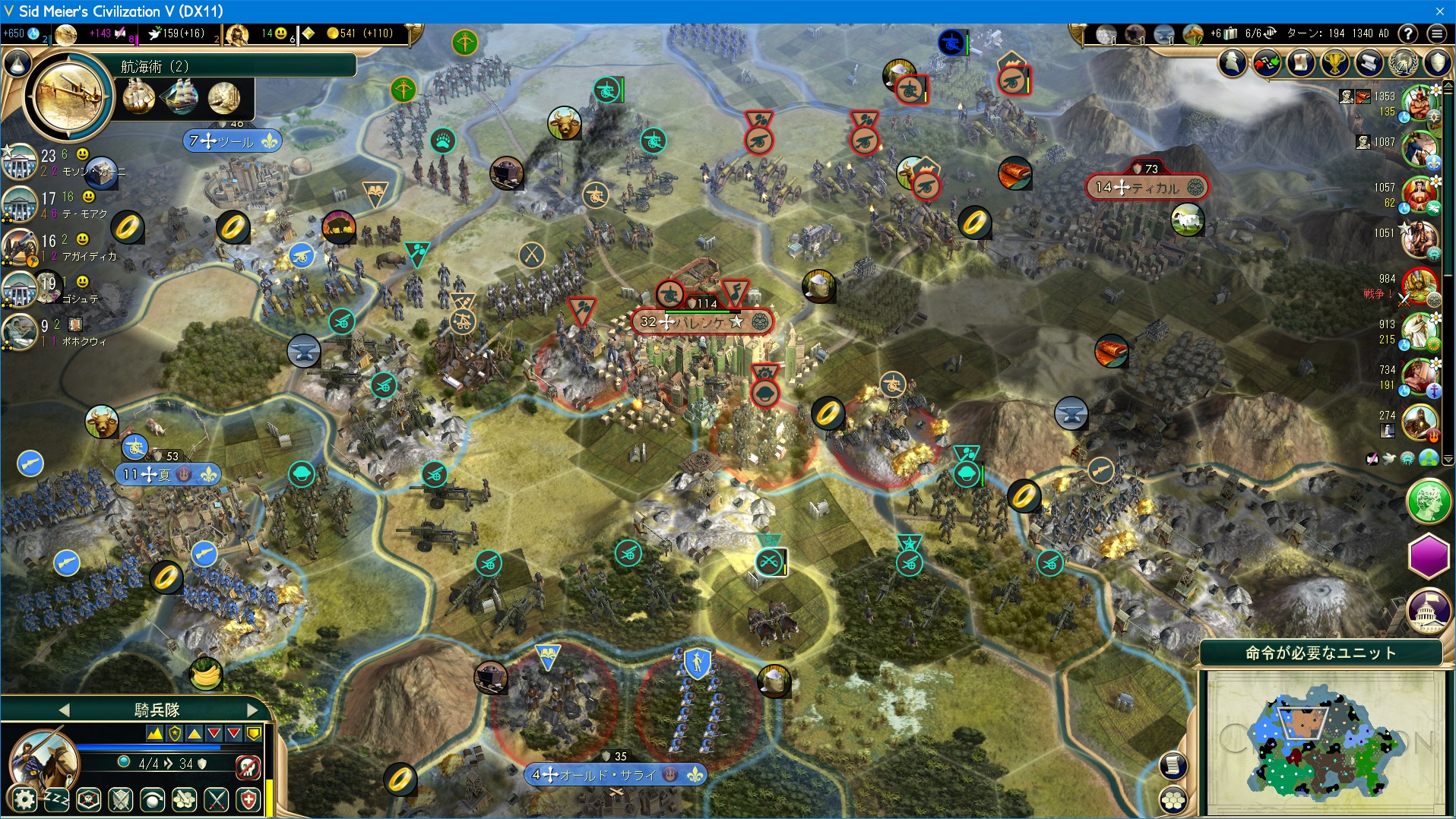
Task: Open the social policies purple hexagon notification
Action: (1429, 555)
